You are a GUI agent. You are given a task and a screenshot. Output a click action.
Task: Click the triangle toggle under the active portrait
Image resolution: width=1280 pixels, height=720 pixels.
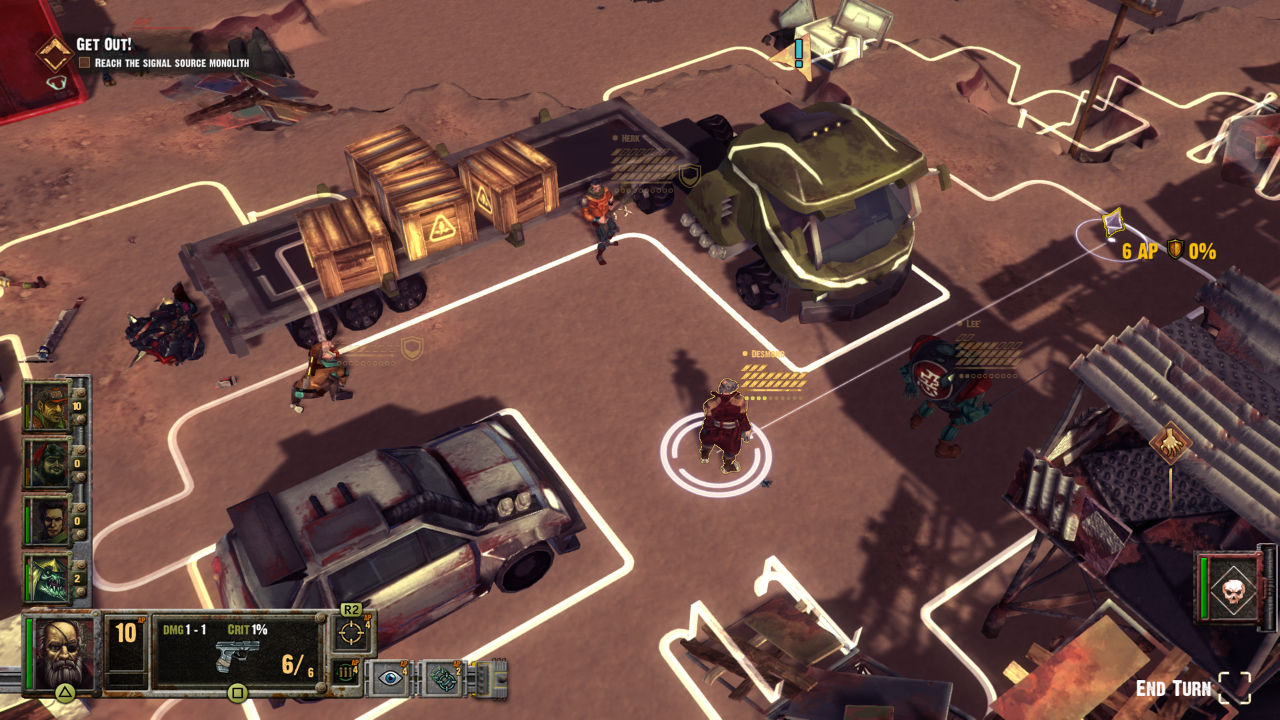coord(63,692)
